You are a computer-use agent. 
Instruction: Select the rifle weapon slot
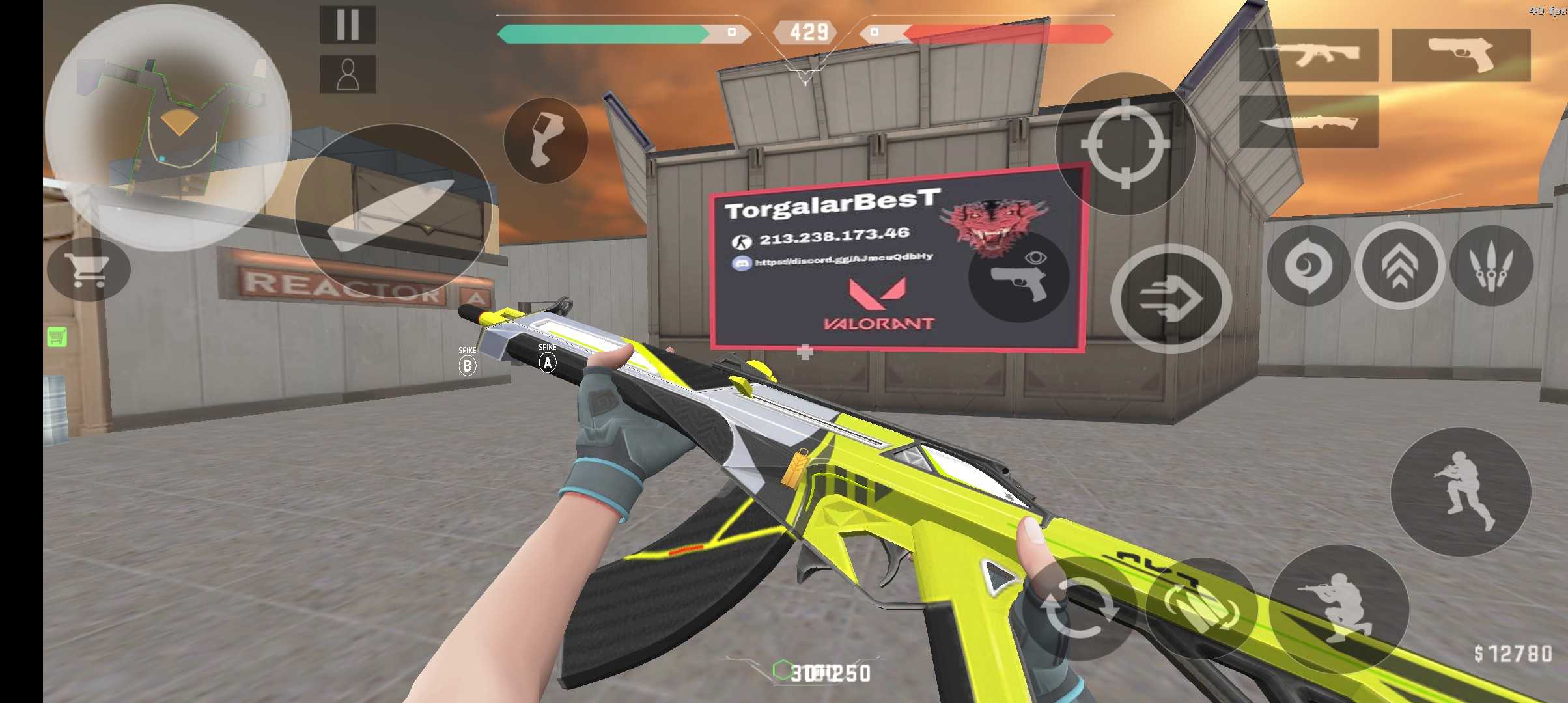1308,55
